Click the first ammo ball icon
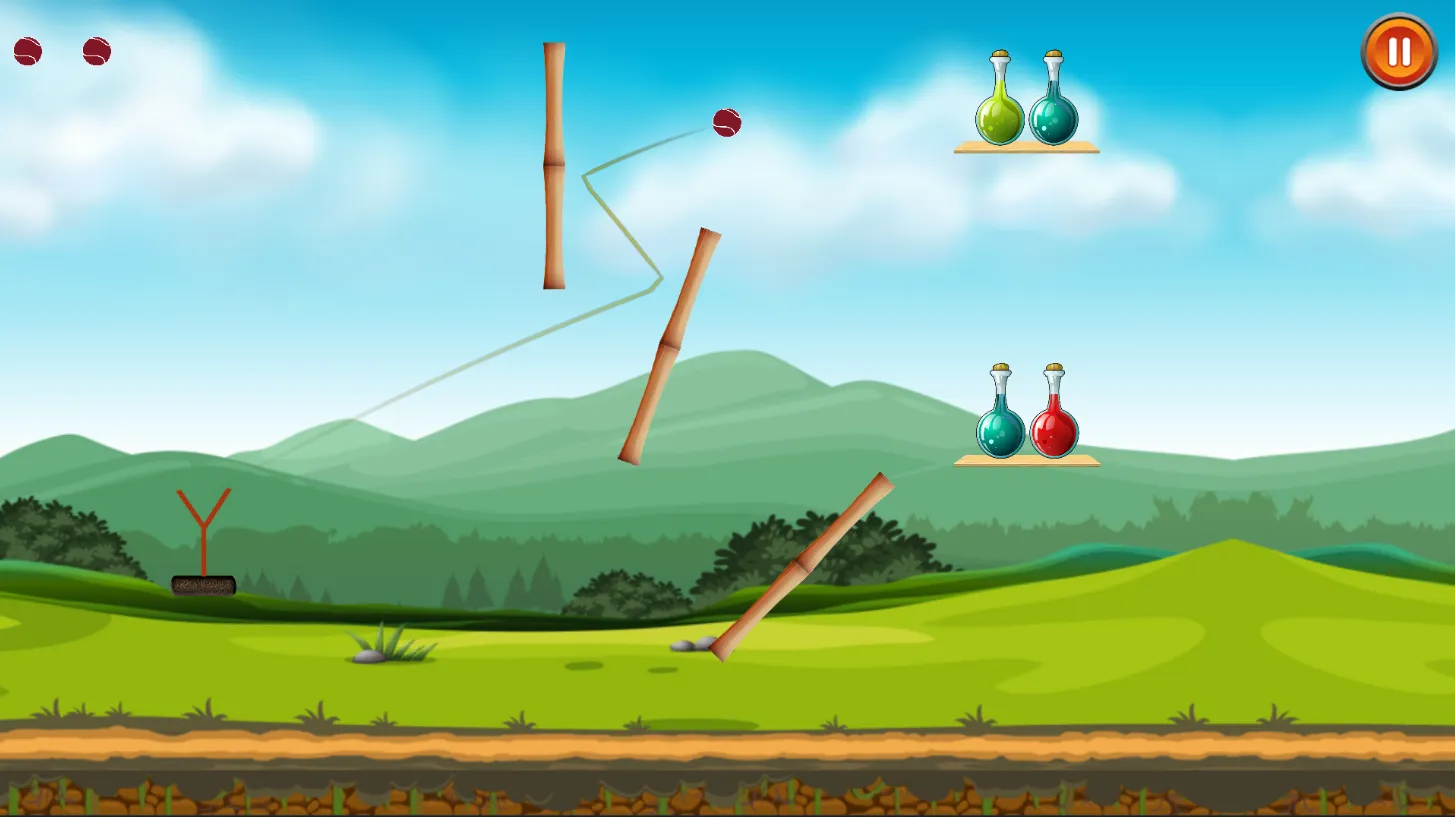Image resolution: width=1455 pixels, height=817 pixels. coord(27,49)
